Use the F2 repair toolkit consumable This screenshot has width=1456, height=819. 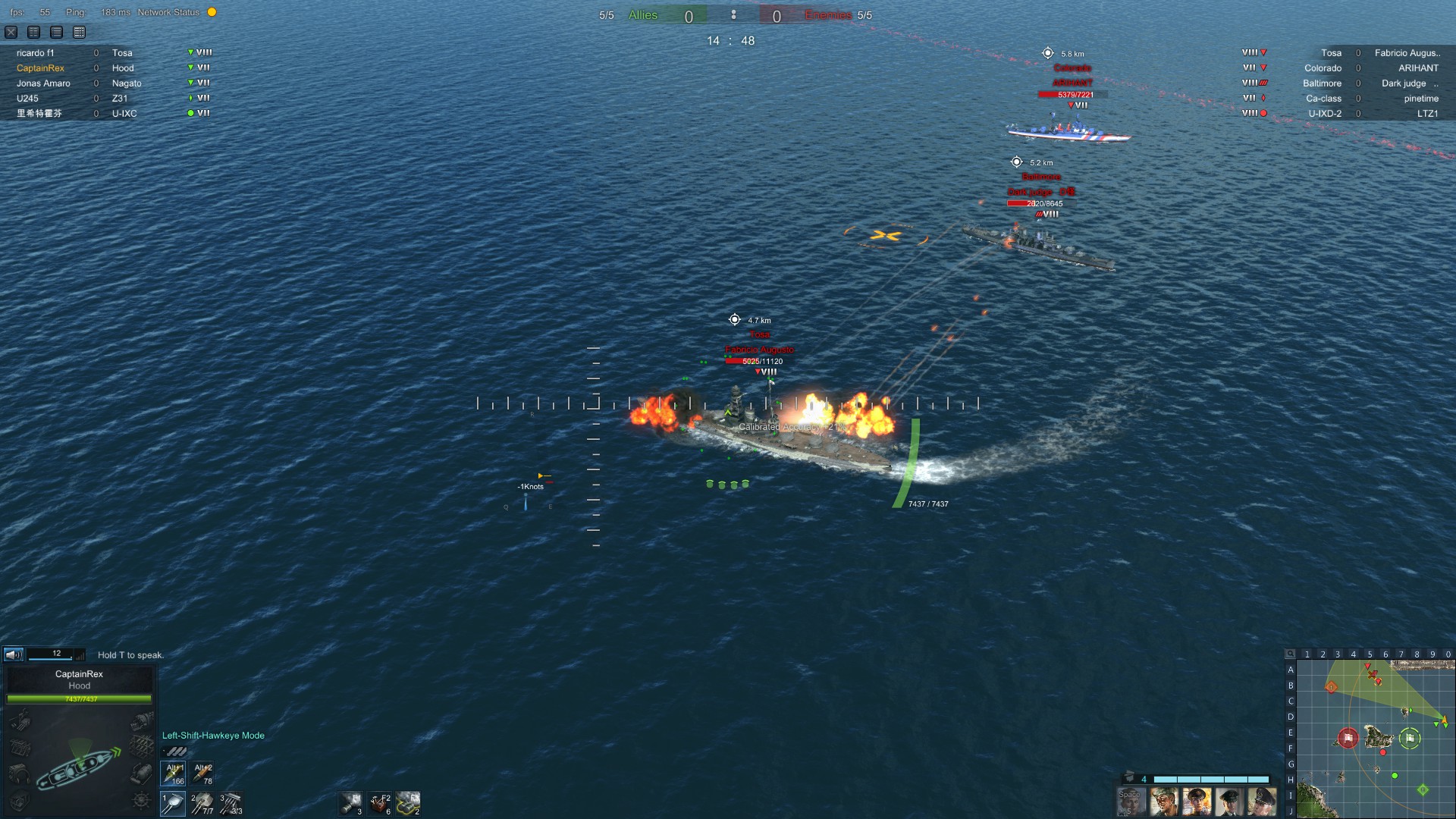[379, 804]
